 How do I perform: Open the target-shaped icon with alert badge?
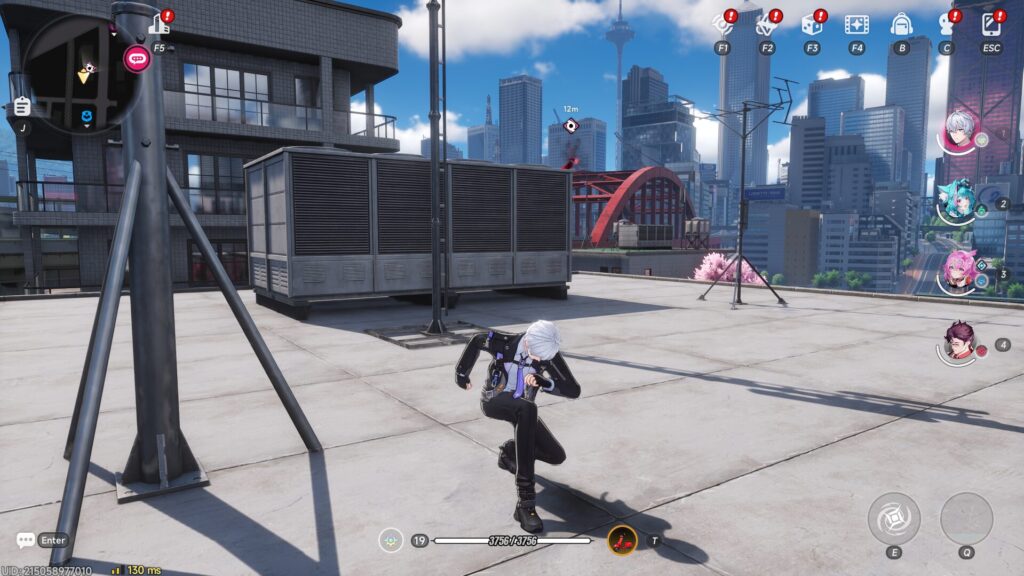coord(722,24)
